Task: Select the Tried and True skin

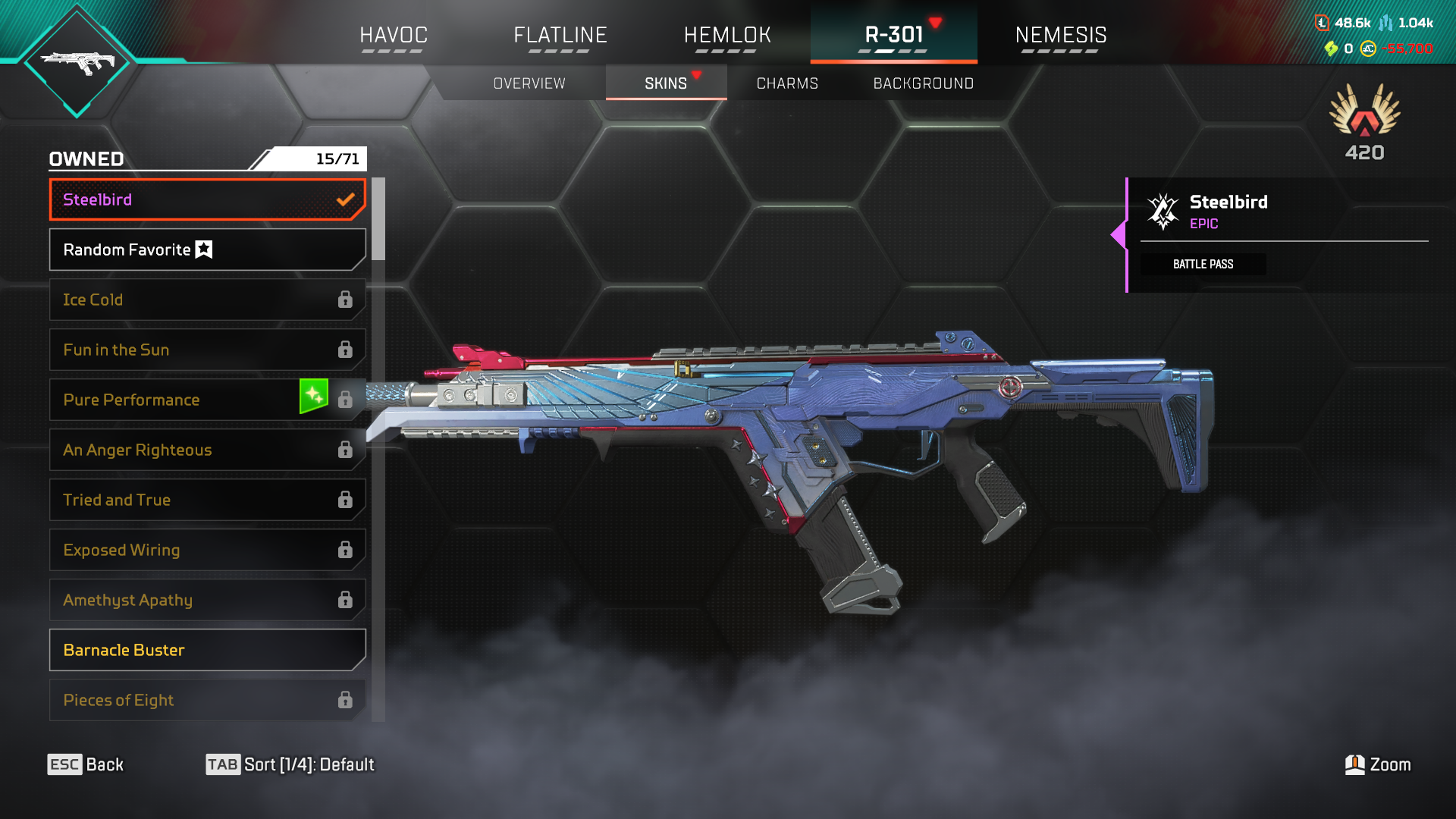Action: [x=207, y=500]
